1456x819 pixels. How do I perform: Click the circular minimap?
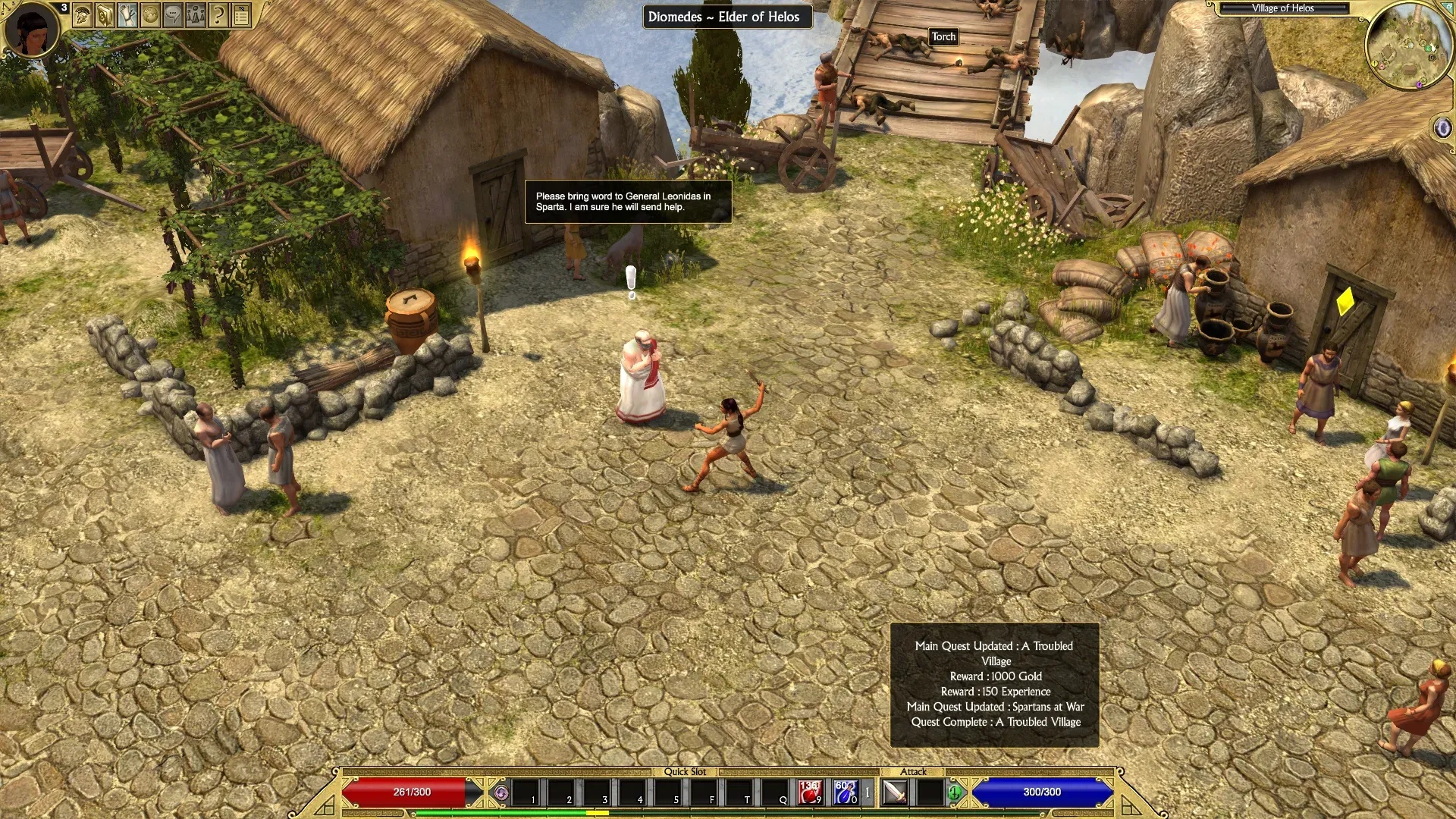1409,47
